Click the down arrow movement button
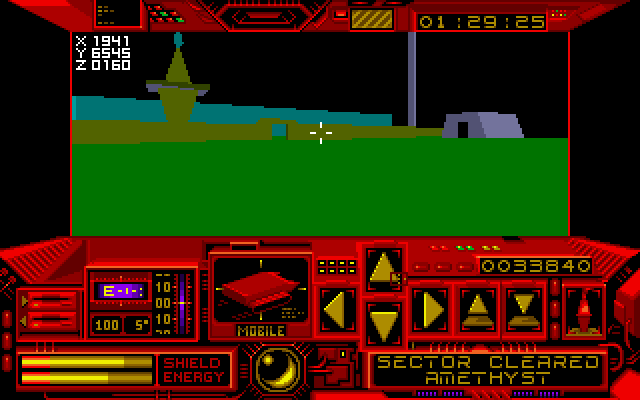This screenshot has width=640, height=400. coord(384,323)
